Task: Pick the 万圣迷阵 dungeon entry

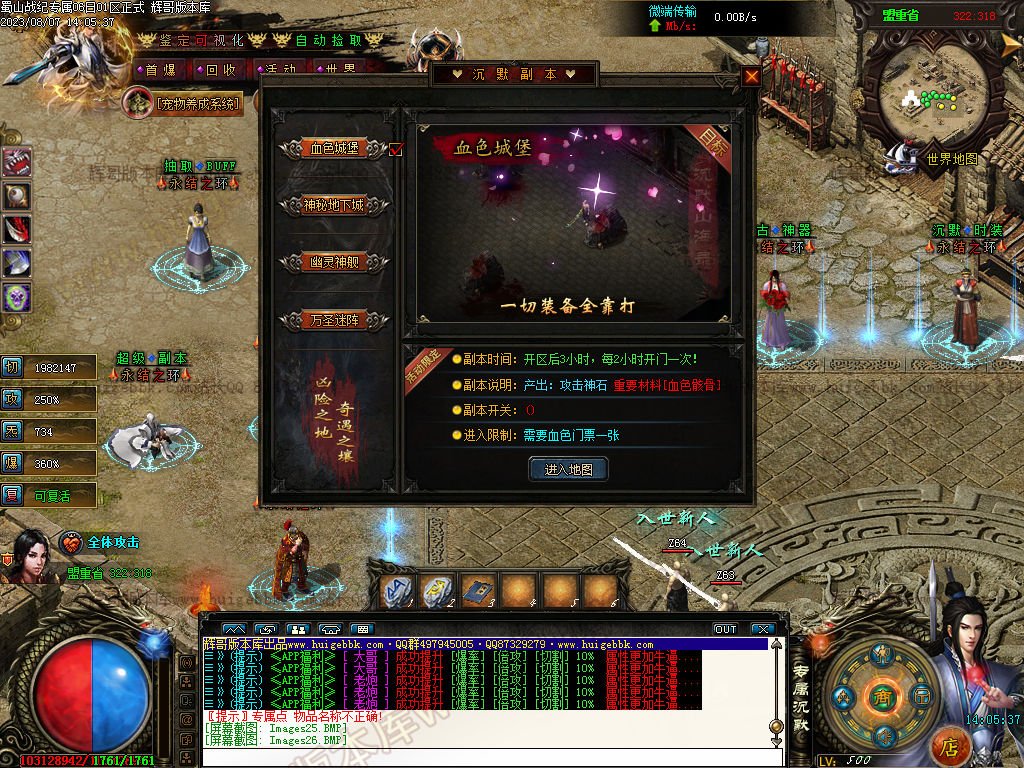Action: (335, 320)
